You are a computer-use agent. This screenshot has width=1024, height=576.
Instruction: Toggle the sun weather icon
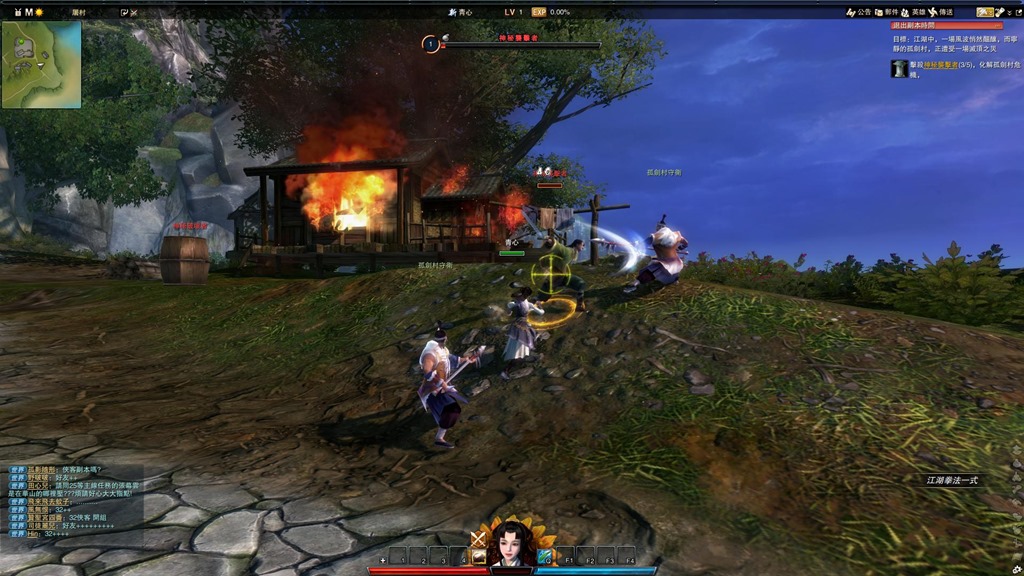40,12
